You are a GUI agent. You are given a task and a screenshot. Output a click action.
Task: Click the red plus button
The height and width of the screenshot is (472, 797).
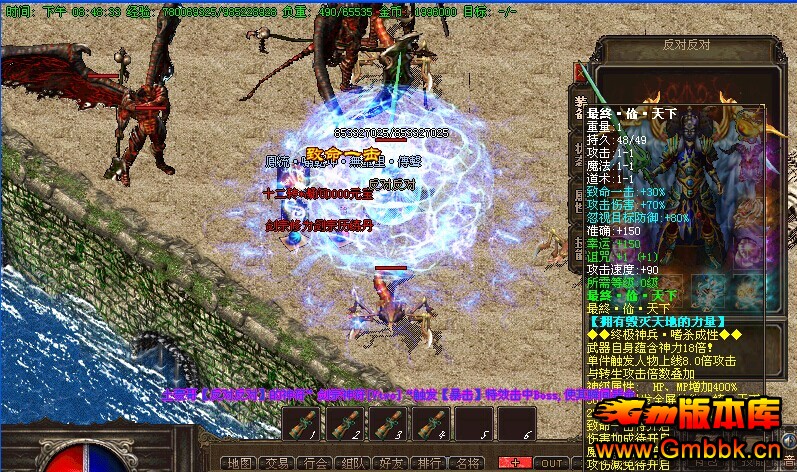pyautogui.click(x=515, y=463)
